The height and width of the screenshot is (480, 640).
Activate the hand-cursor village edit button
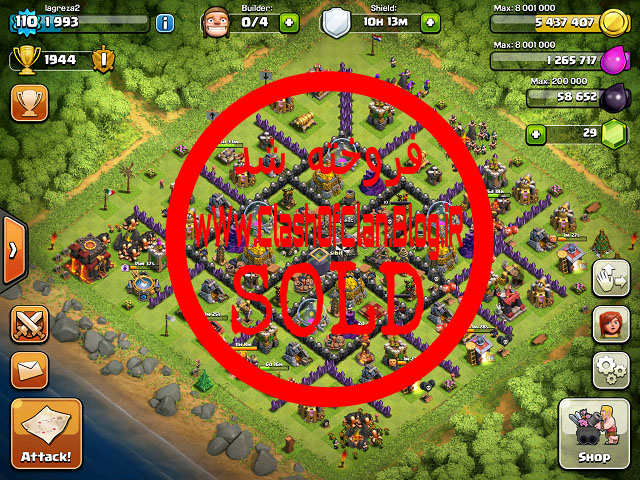tap(610, 278)
